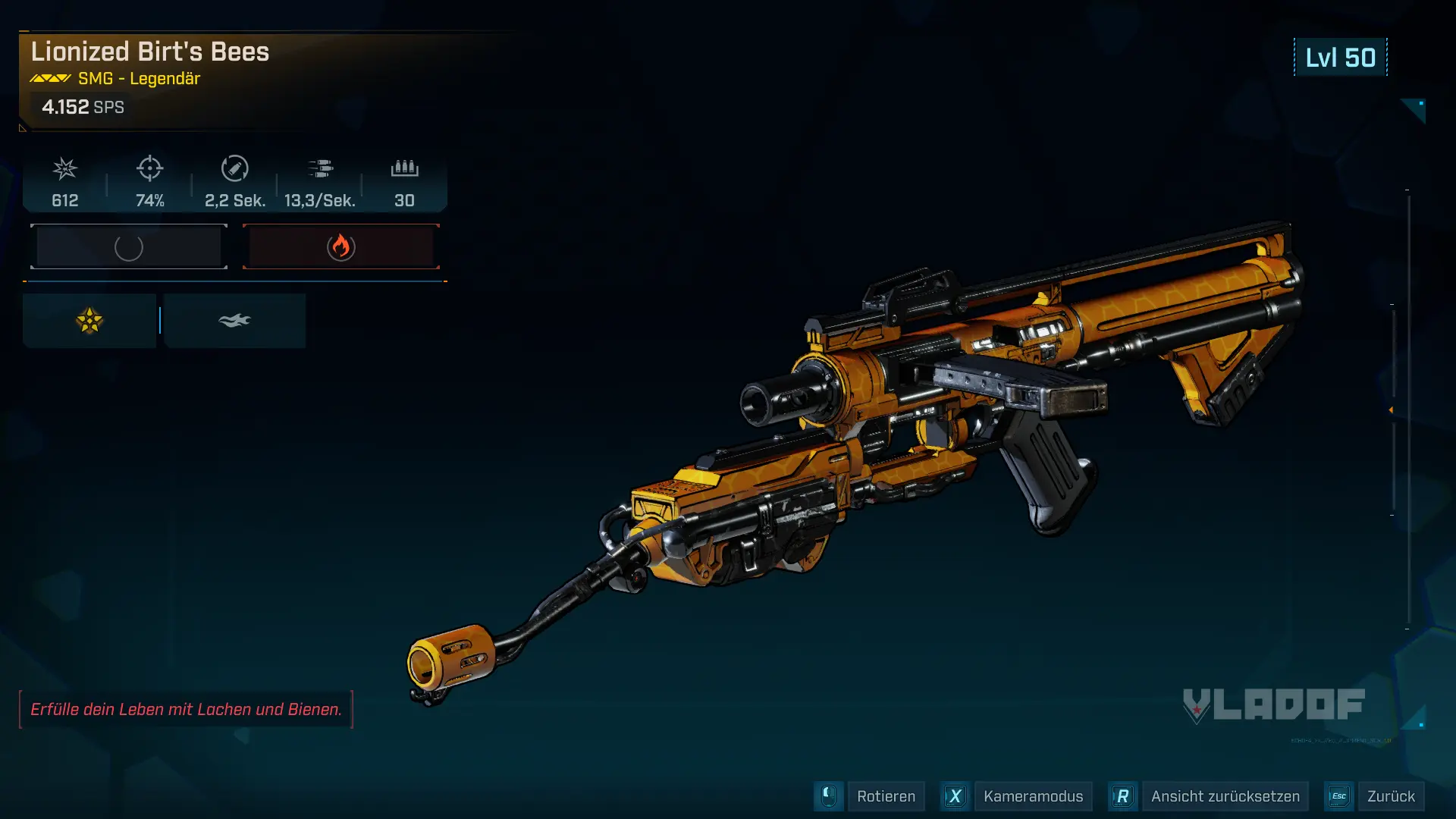
Task: Click the Rotieren button
Action: 885,796
